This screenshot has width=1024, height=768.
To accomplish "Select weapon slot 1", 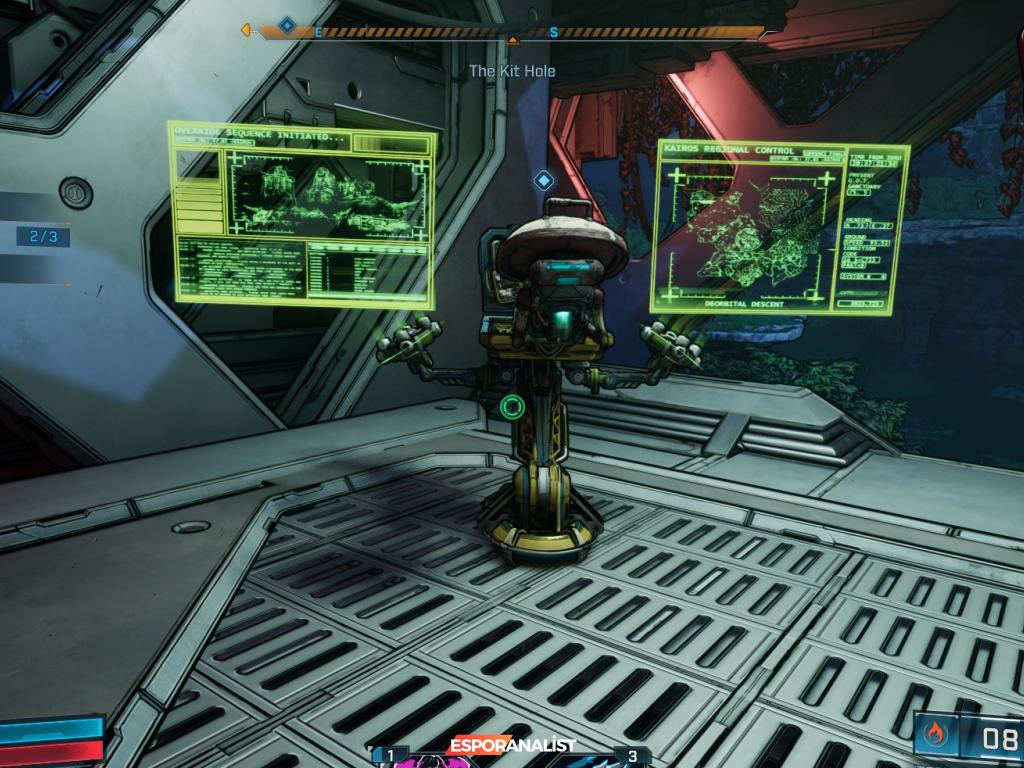I will pos(391,755).
